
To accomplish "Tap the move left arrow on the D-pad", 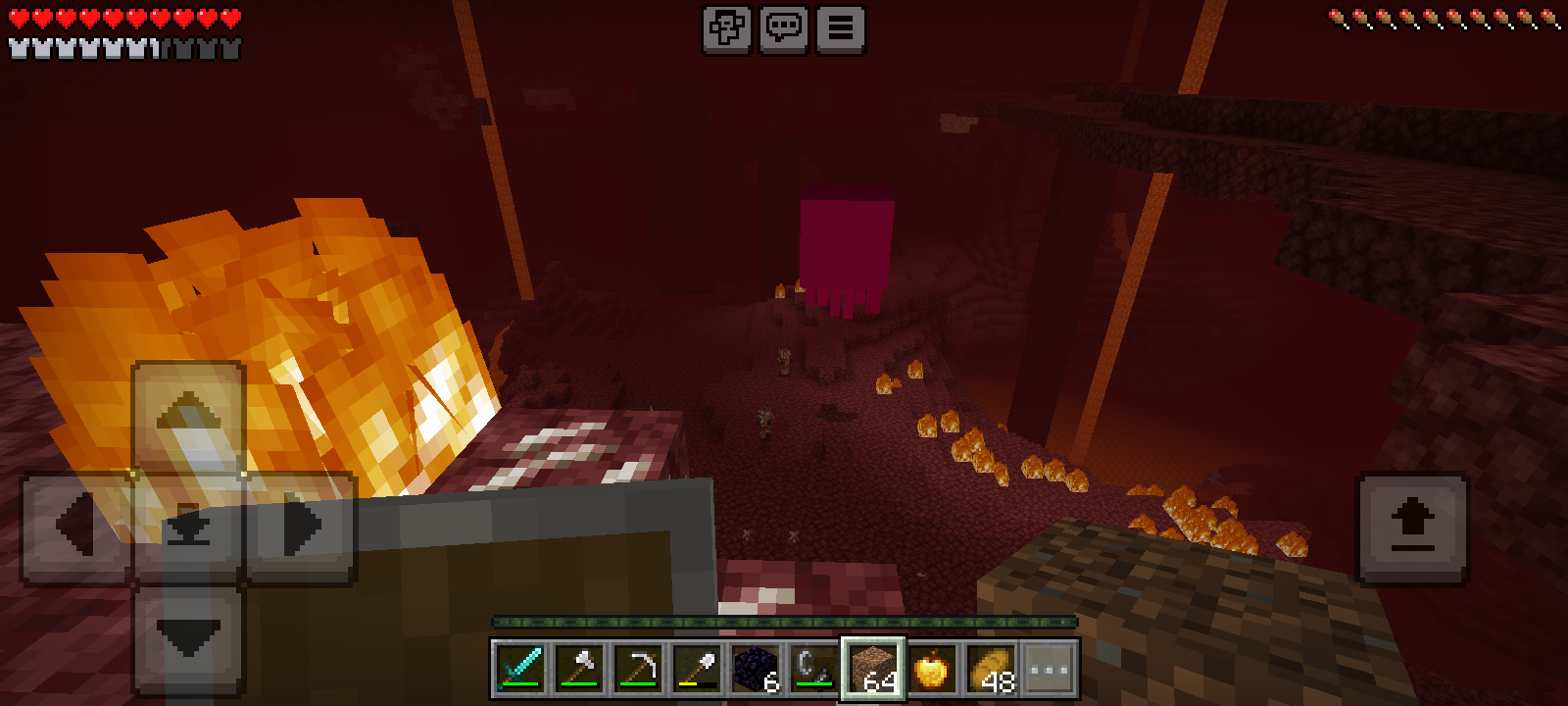I will coord(76,528).
